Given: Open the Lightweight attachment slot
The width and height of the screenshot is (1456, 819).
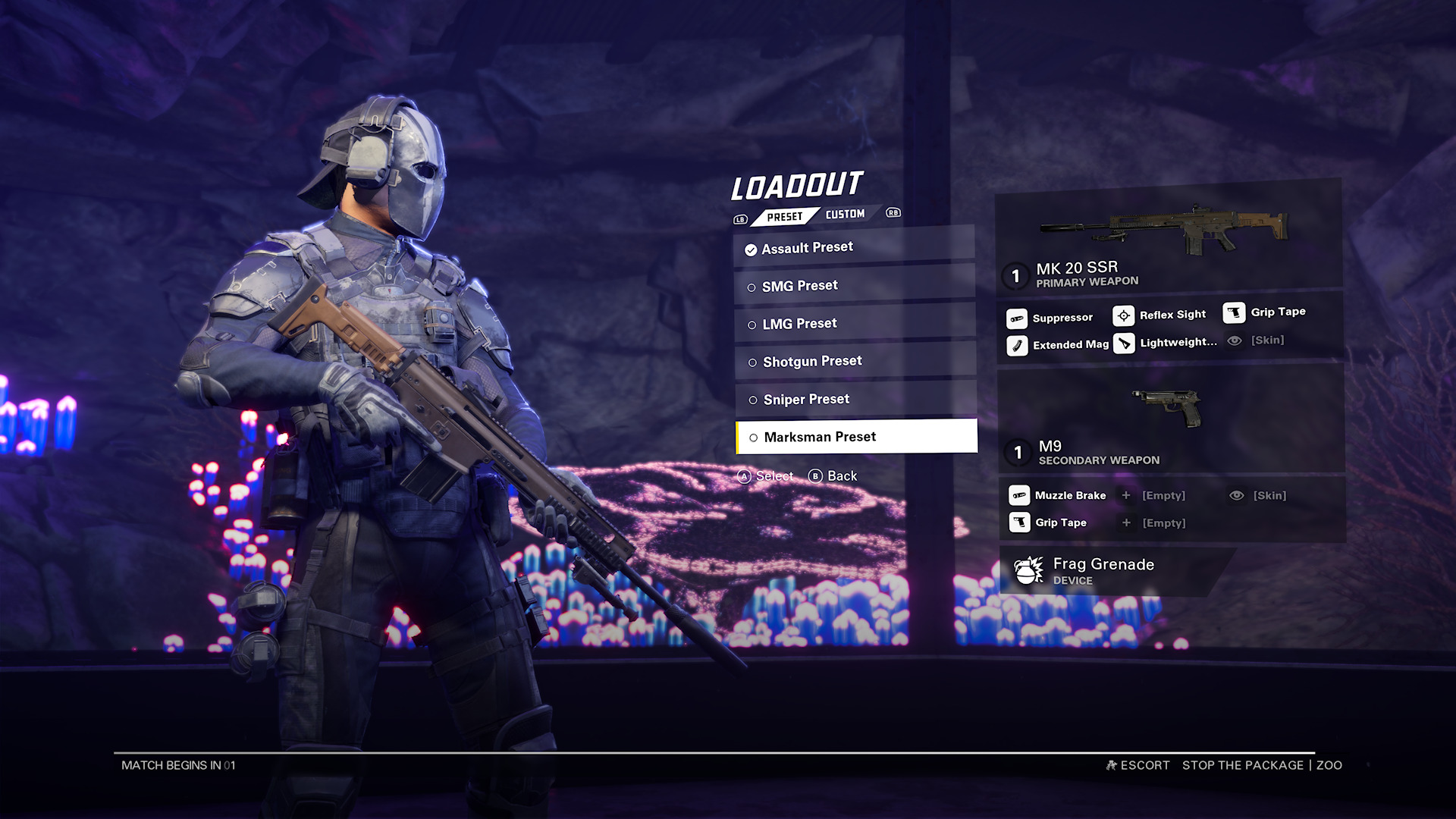Looking at the screenshot, I should point(1125,344).
